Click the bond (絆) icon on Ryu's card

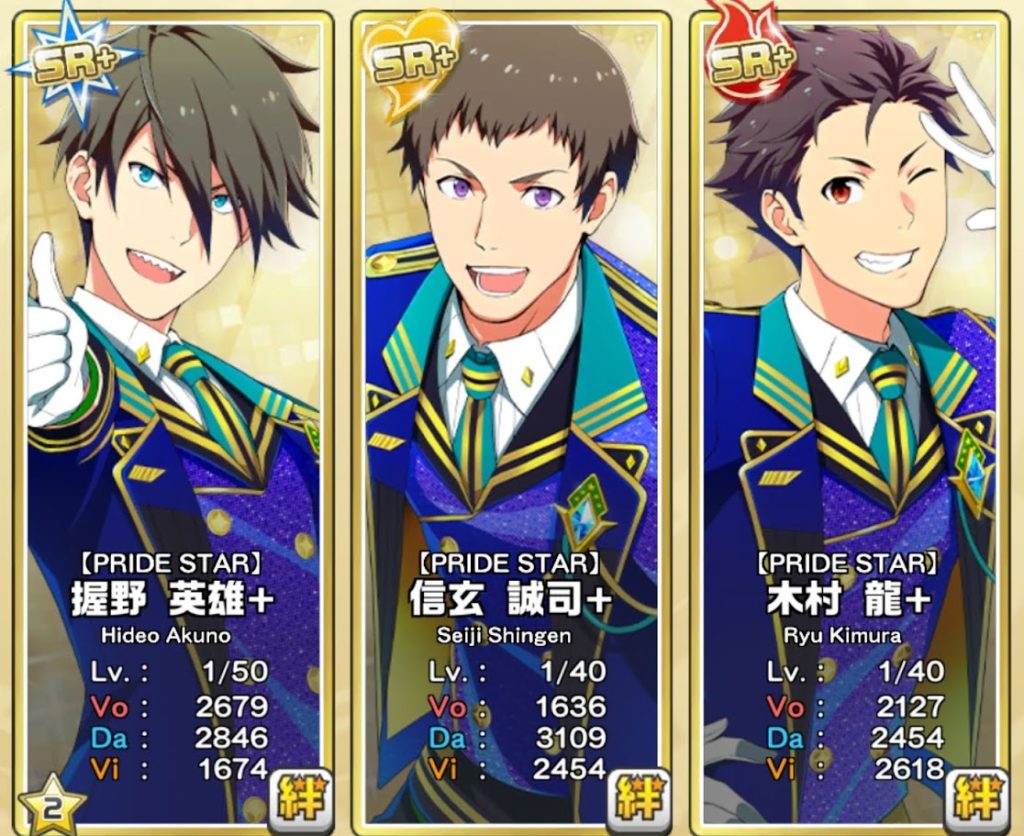tap(973, 797)
